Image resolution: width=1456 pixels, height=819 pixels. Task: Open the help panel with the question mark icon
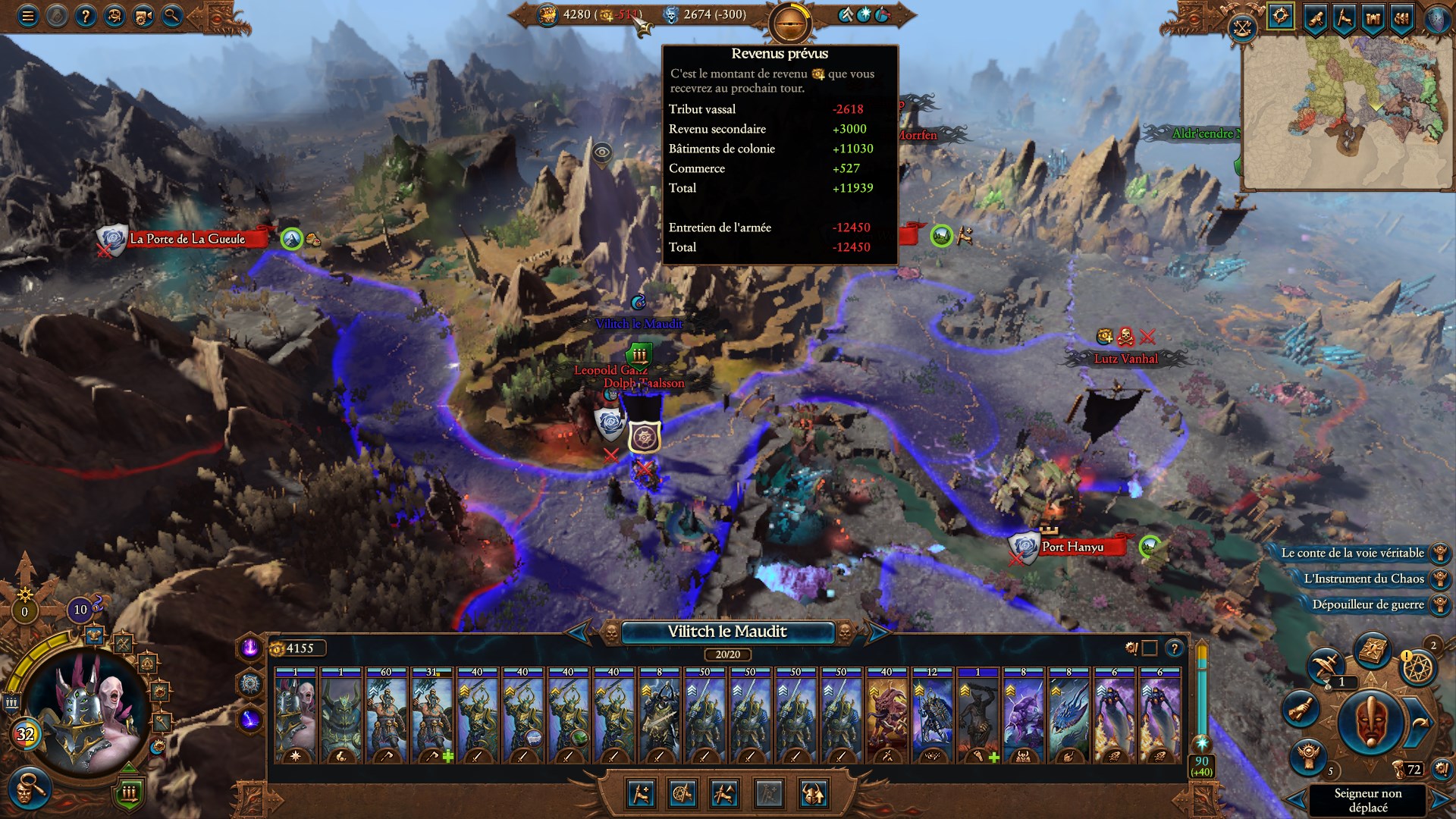click(85, 16)
